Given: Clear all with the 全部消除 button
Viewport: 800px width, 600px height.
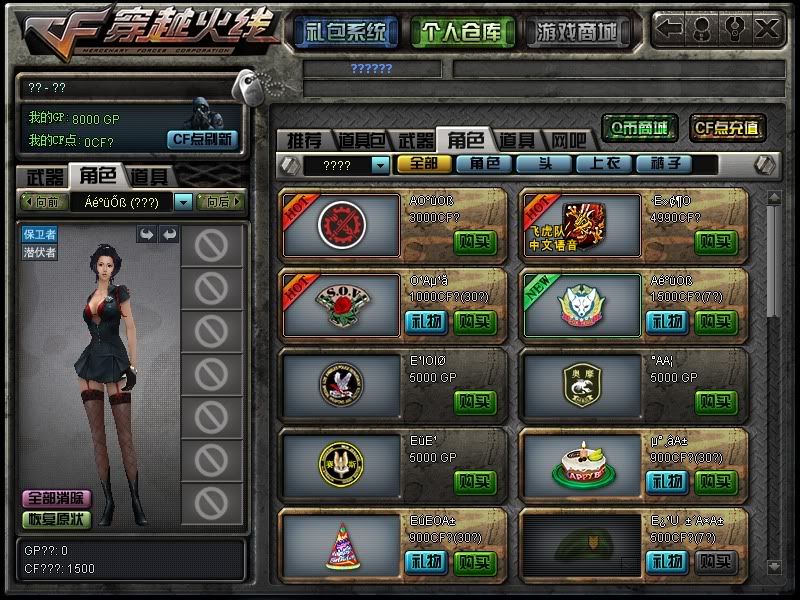Looking at the screenshot, I should pos(57,498).
